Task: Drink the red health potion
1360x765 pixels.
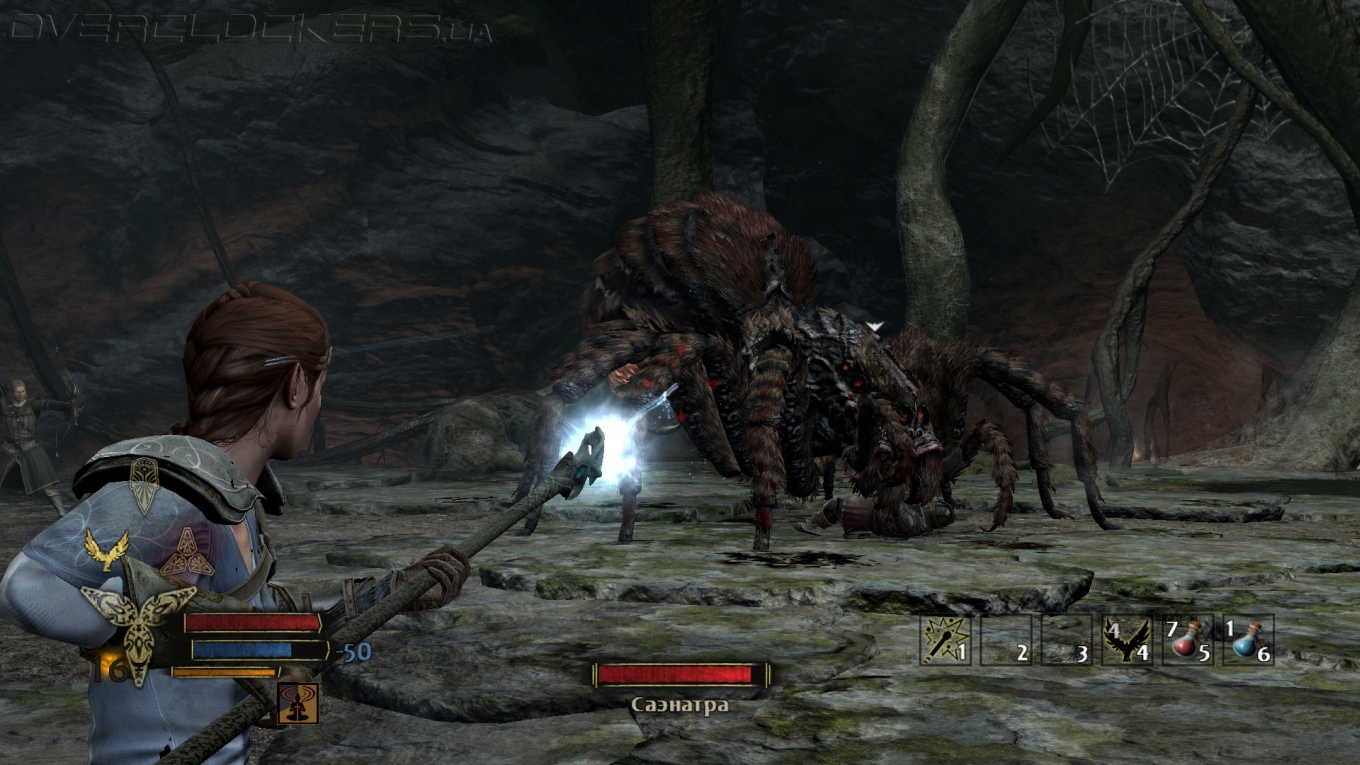Action: [1187, 640]
